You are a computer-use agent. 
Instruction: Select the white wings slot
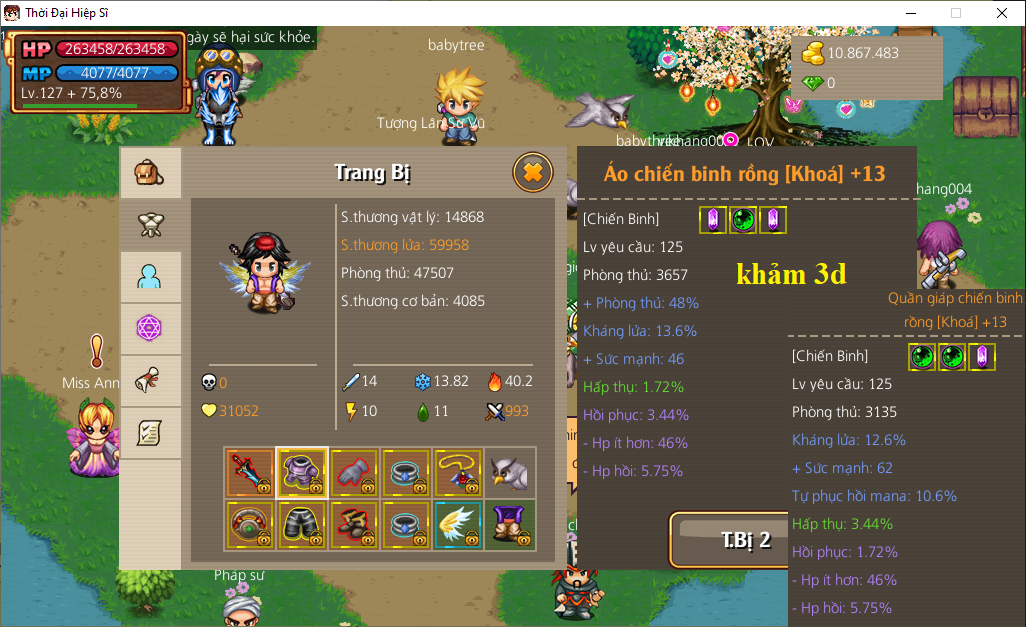pos(458,525)
